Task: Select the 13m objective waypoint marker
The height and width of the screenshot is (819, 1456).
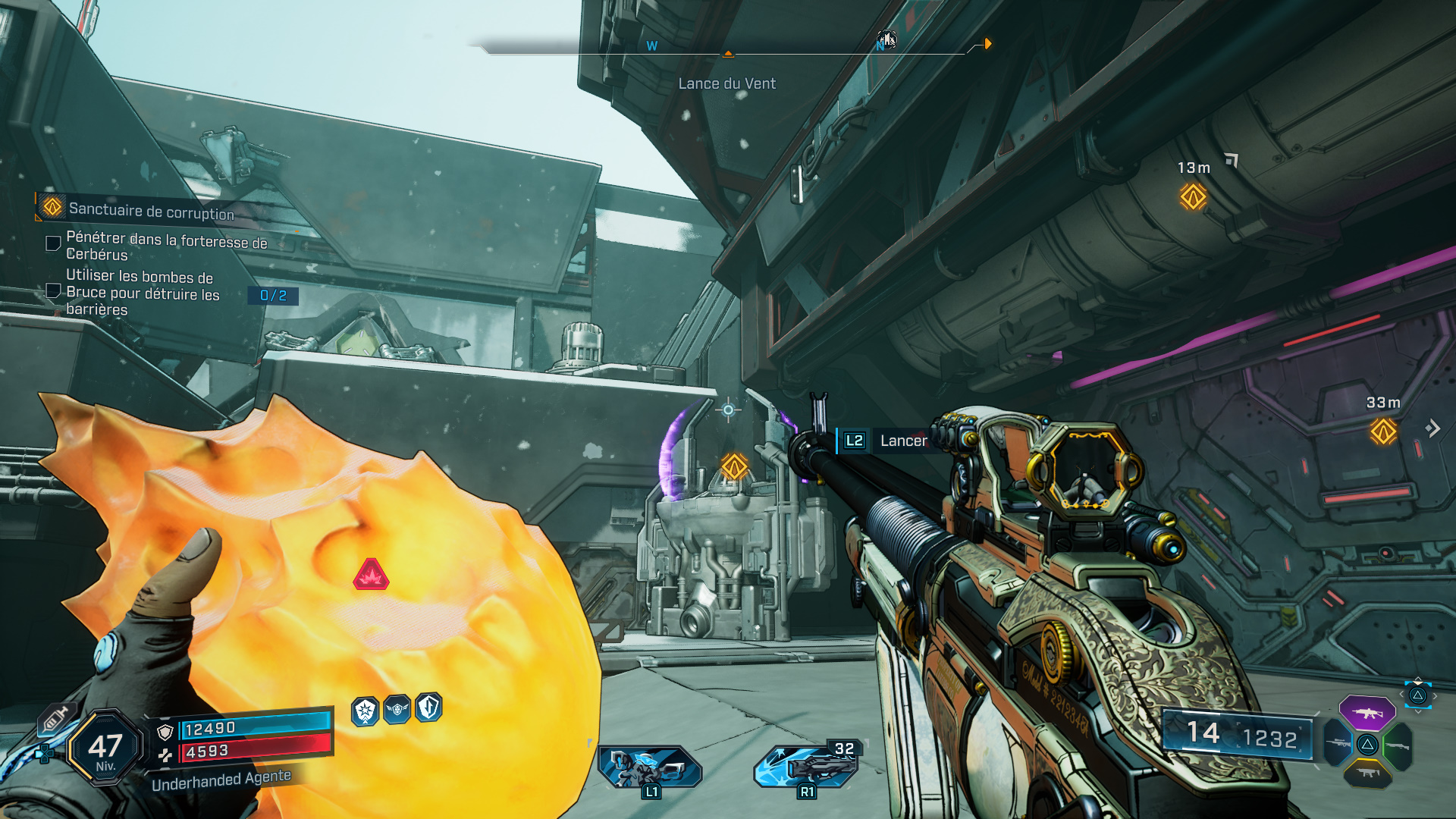Action: 1193,197
